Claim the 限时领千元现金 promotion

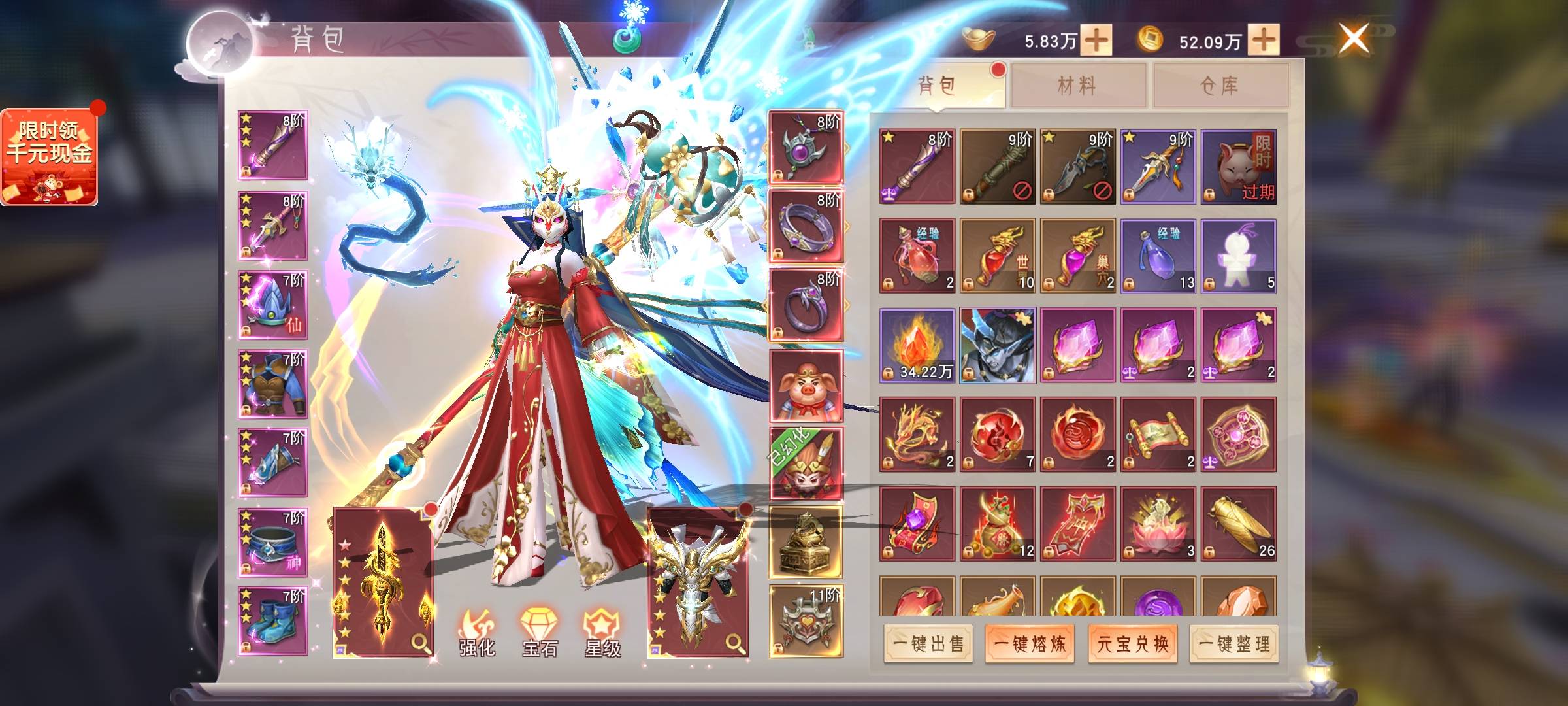49,156
